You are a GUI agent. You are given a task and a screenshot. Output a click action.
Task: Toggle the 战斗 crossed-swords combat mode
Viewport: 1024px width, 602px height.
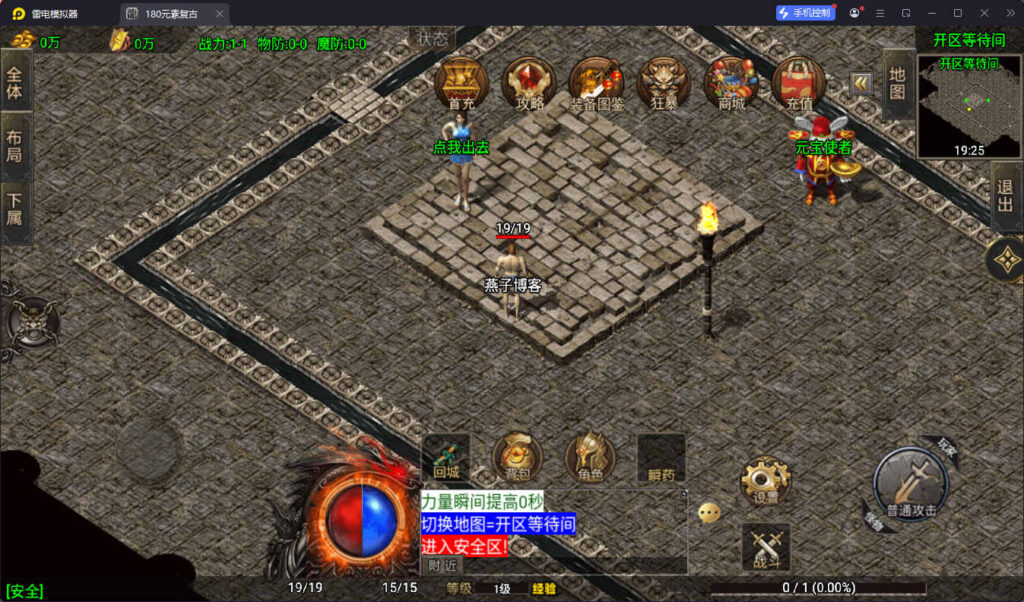point(765,548)
